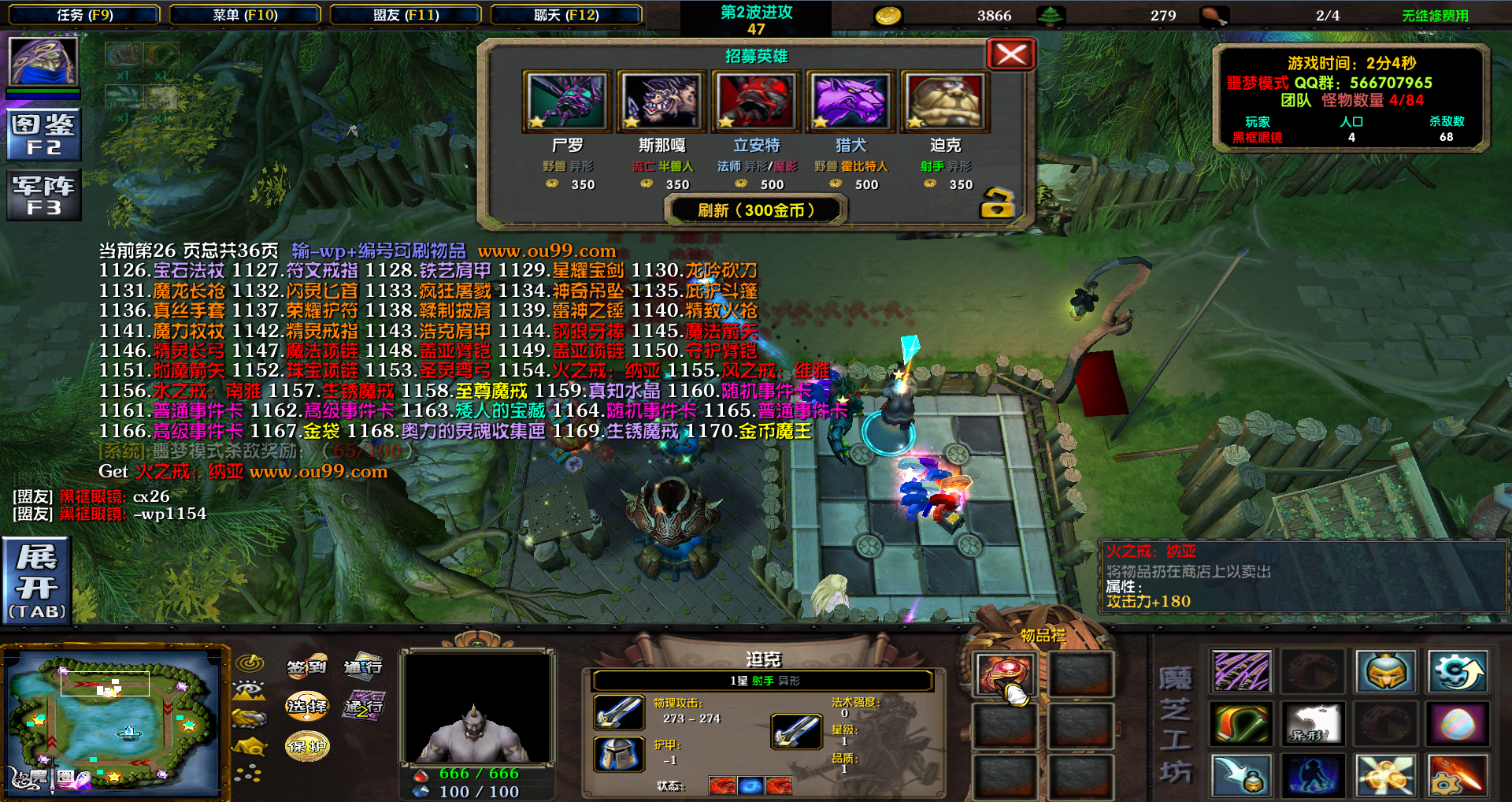Open the 菜单 (F10) game menu

pos(245,15)
